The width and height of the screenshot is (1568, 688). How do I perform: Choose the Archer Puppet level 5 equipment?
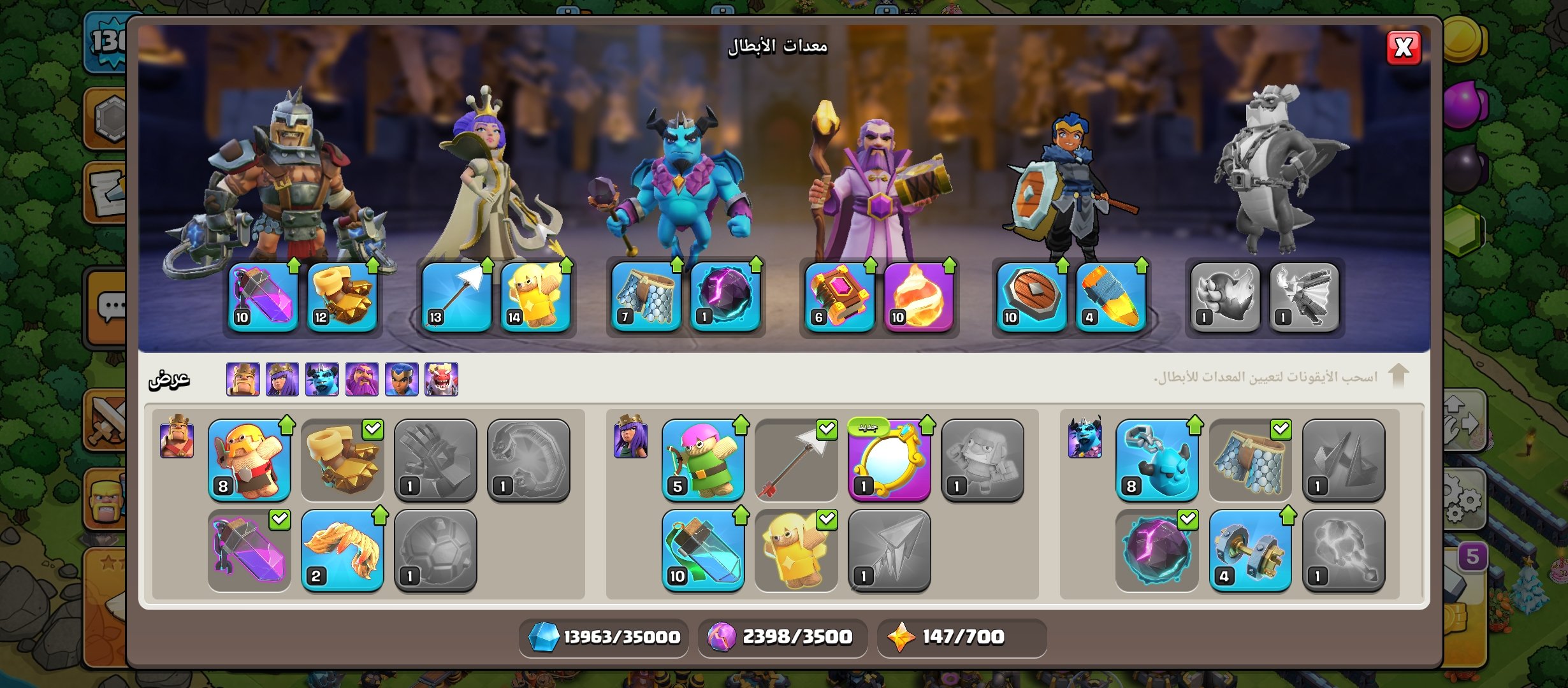click(703, 460)
